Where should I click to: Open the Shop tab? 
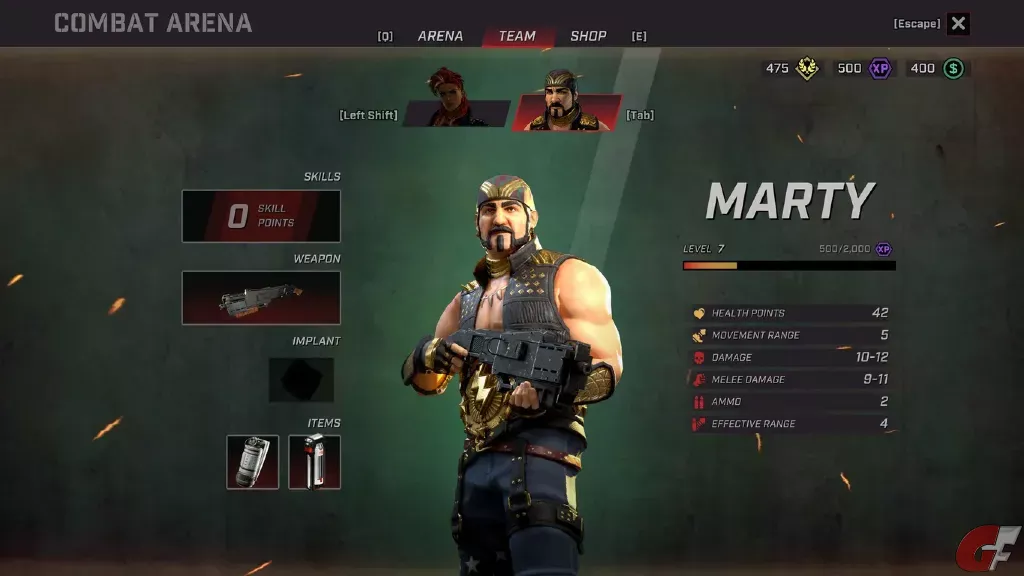tap(588, 36)
